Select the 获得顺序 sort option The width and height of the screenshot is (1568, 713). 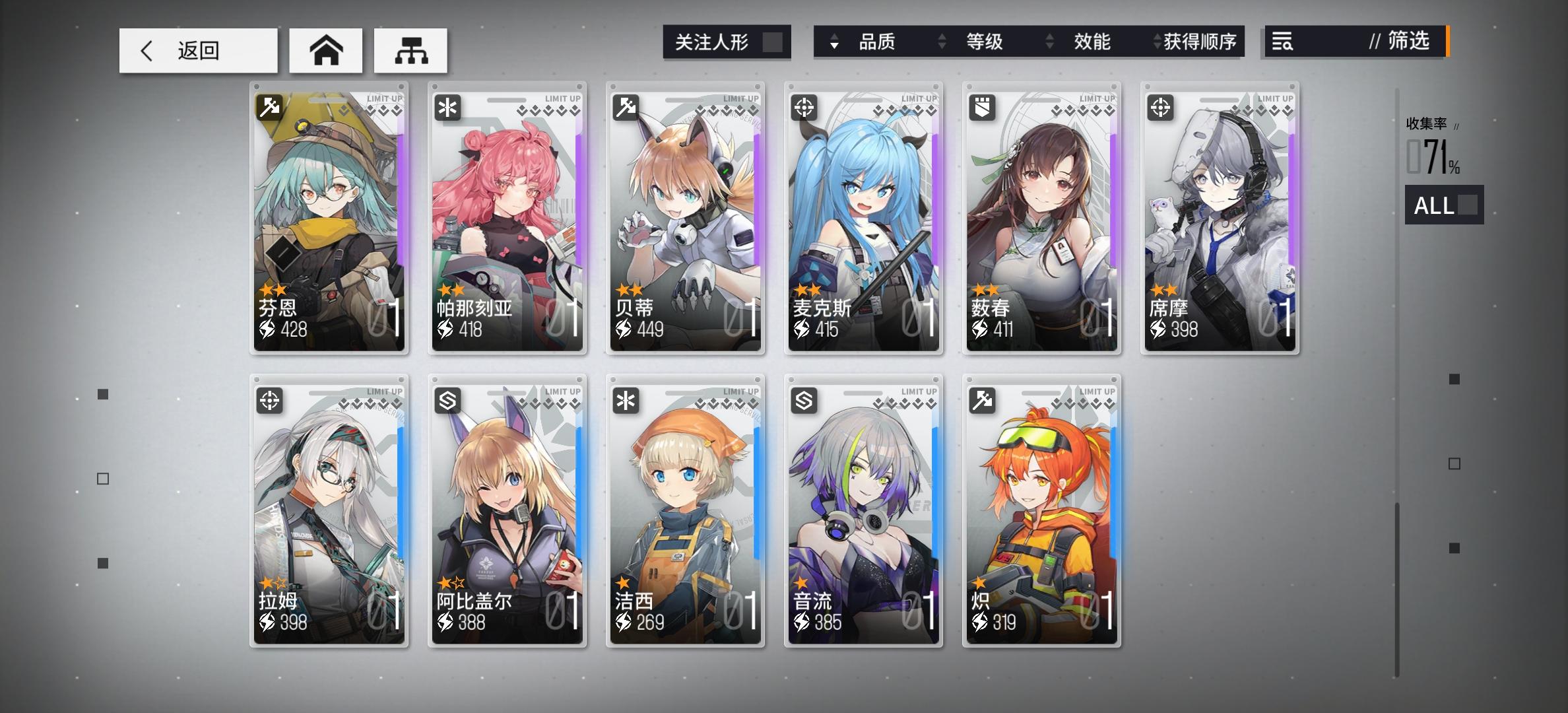[1201, 42]
